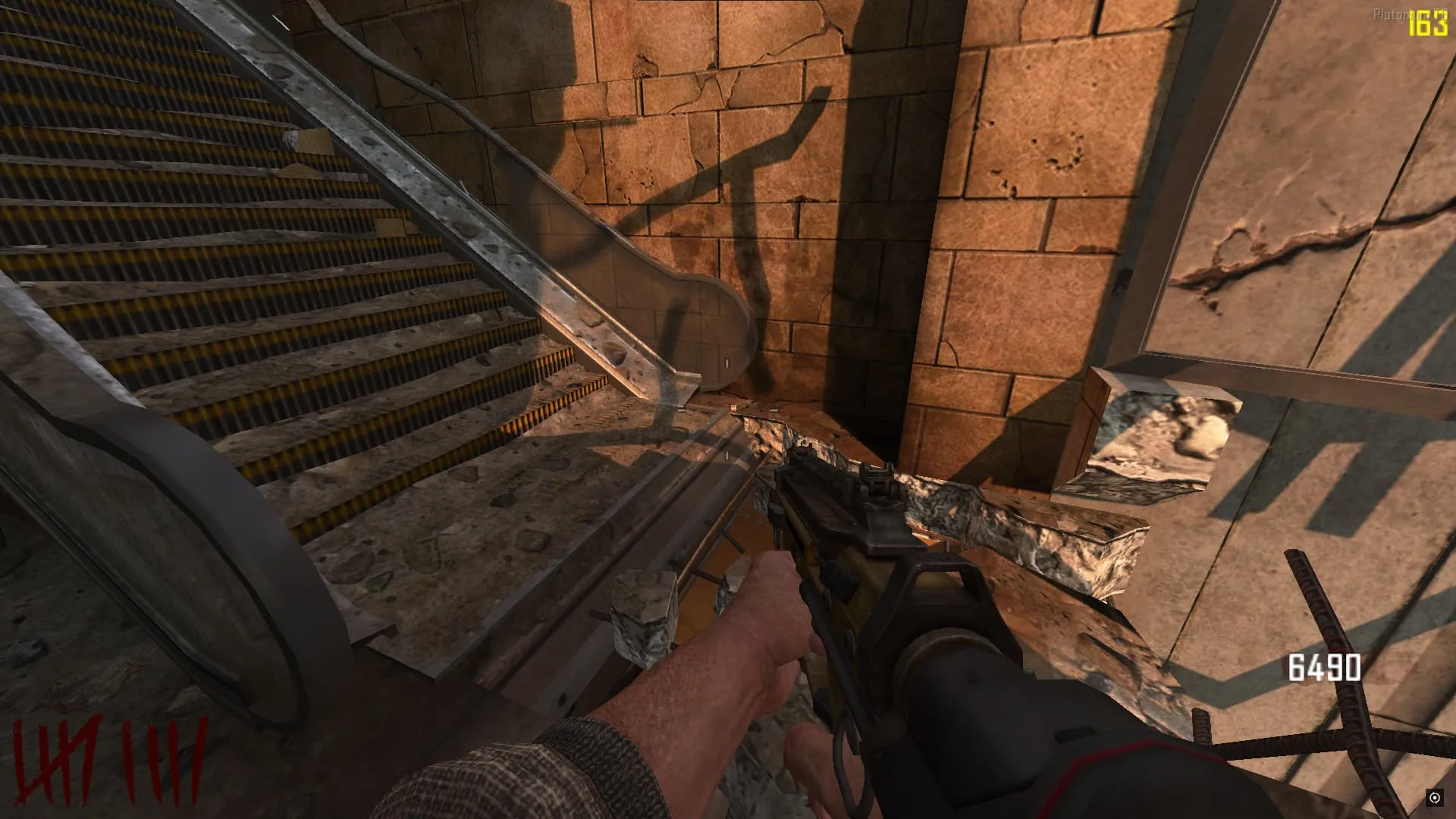
Task: Click the circular record overlay icon
Action: point(1434,797)
